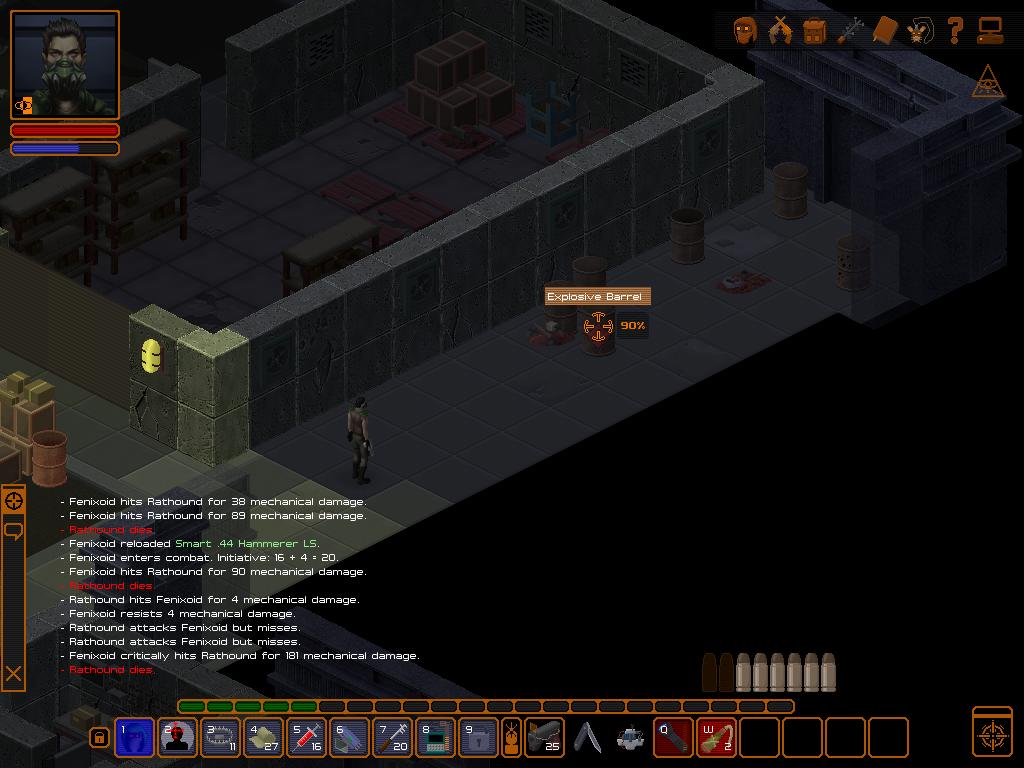Activate the aimed shot ability in slot 2
Image resolution: width=1024 pixels, height=768 pixels.
click(178, 738)
